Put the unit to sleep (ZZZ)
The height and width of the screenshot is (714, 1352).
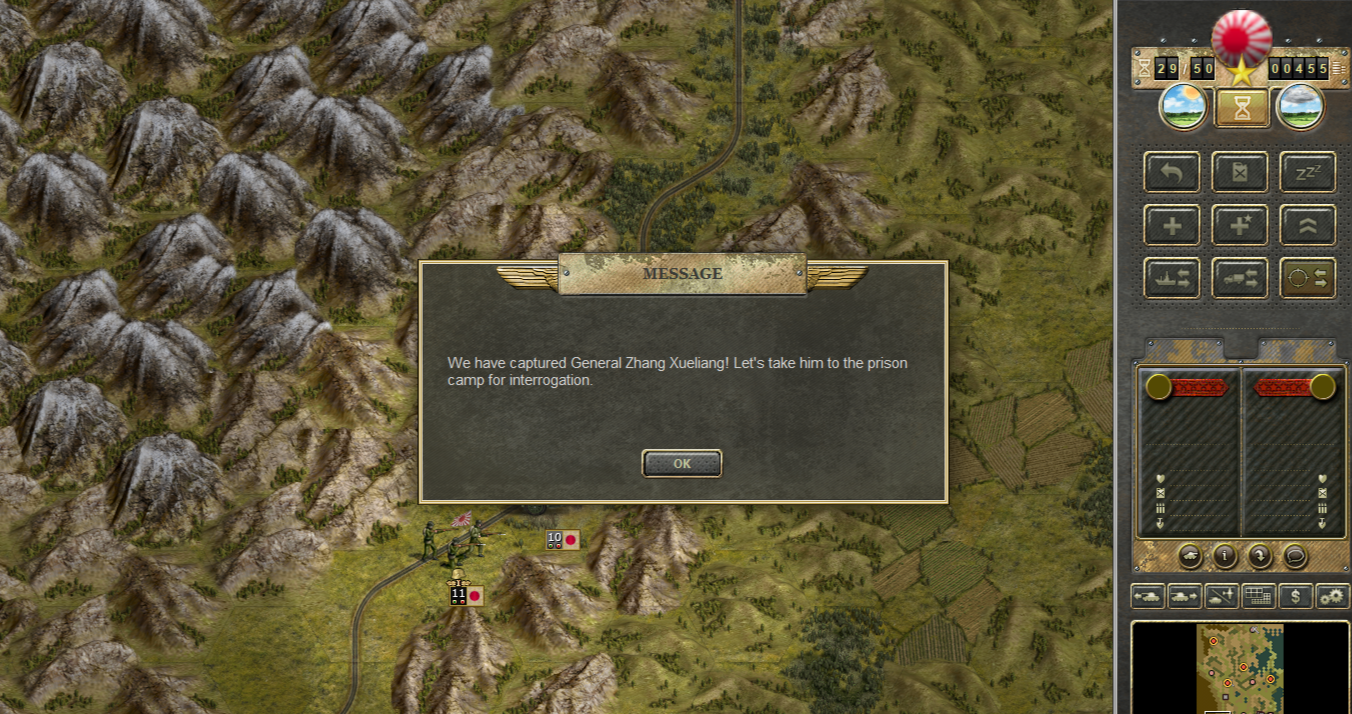(x=1307, y=172)
